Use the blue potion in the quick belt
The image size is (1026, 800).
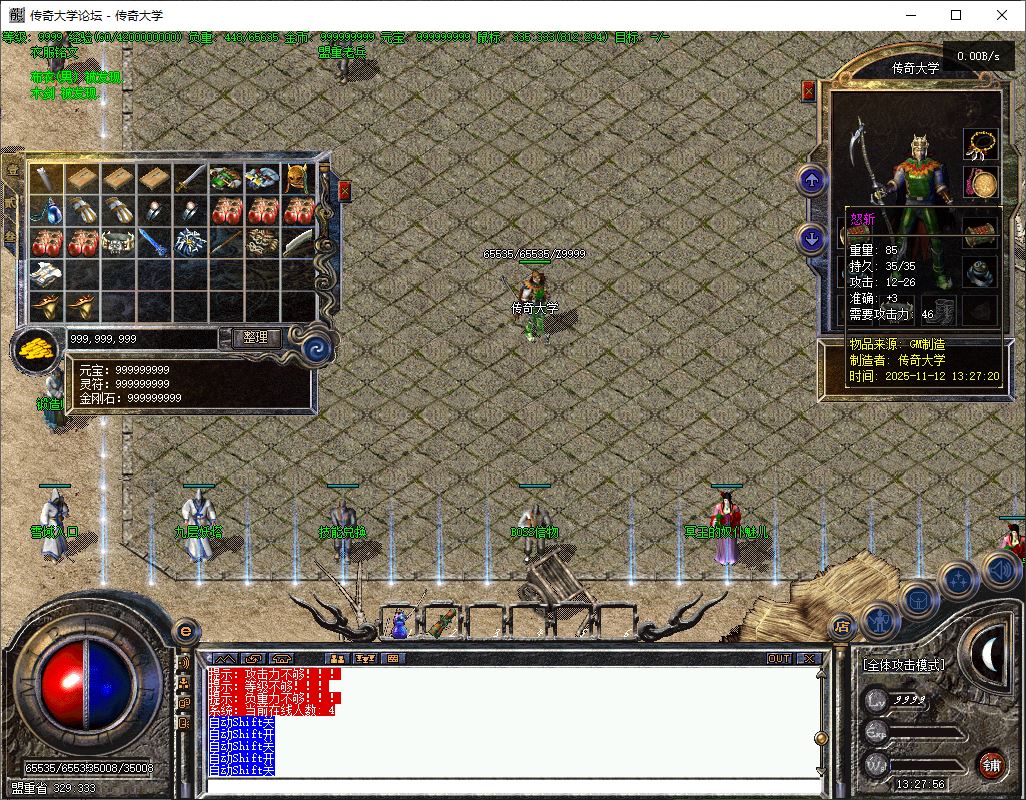tap(400, 625)
